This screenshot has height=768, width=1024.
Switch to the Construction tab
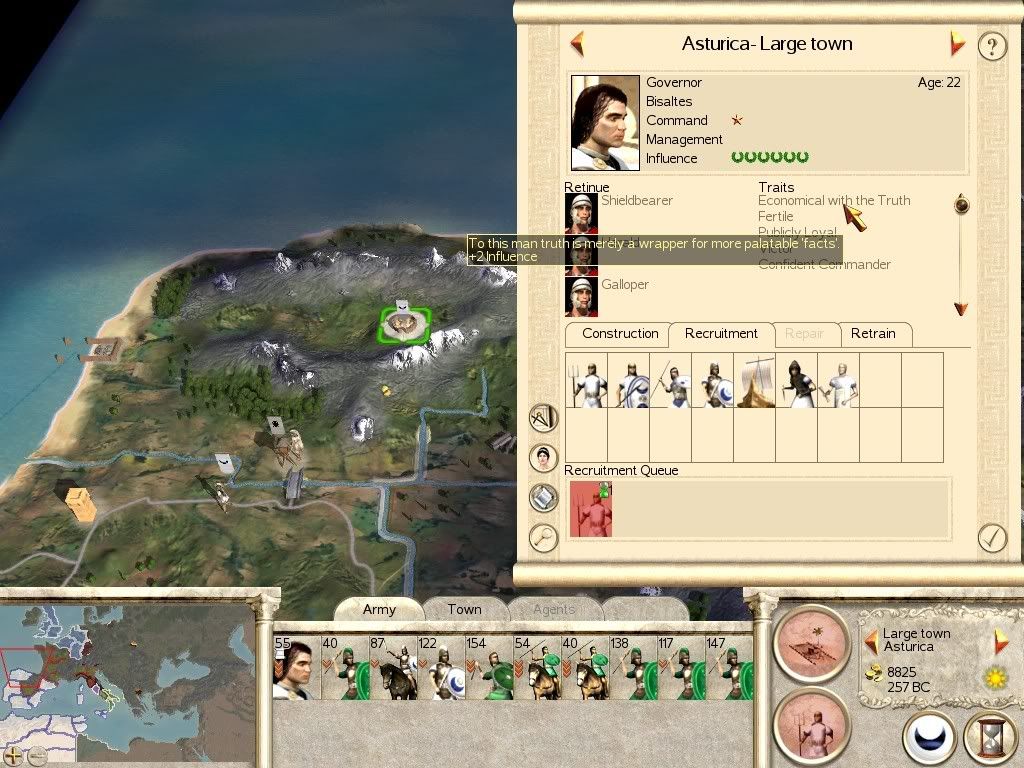point(620,334)
